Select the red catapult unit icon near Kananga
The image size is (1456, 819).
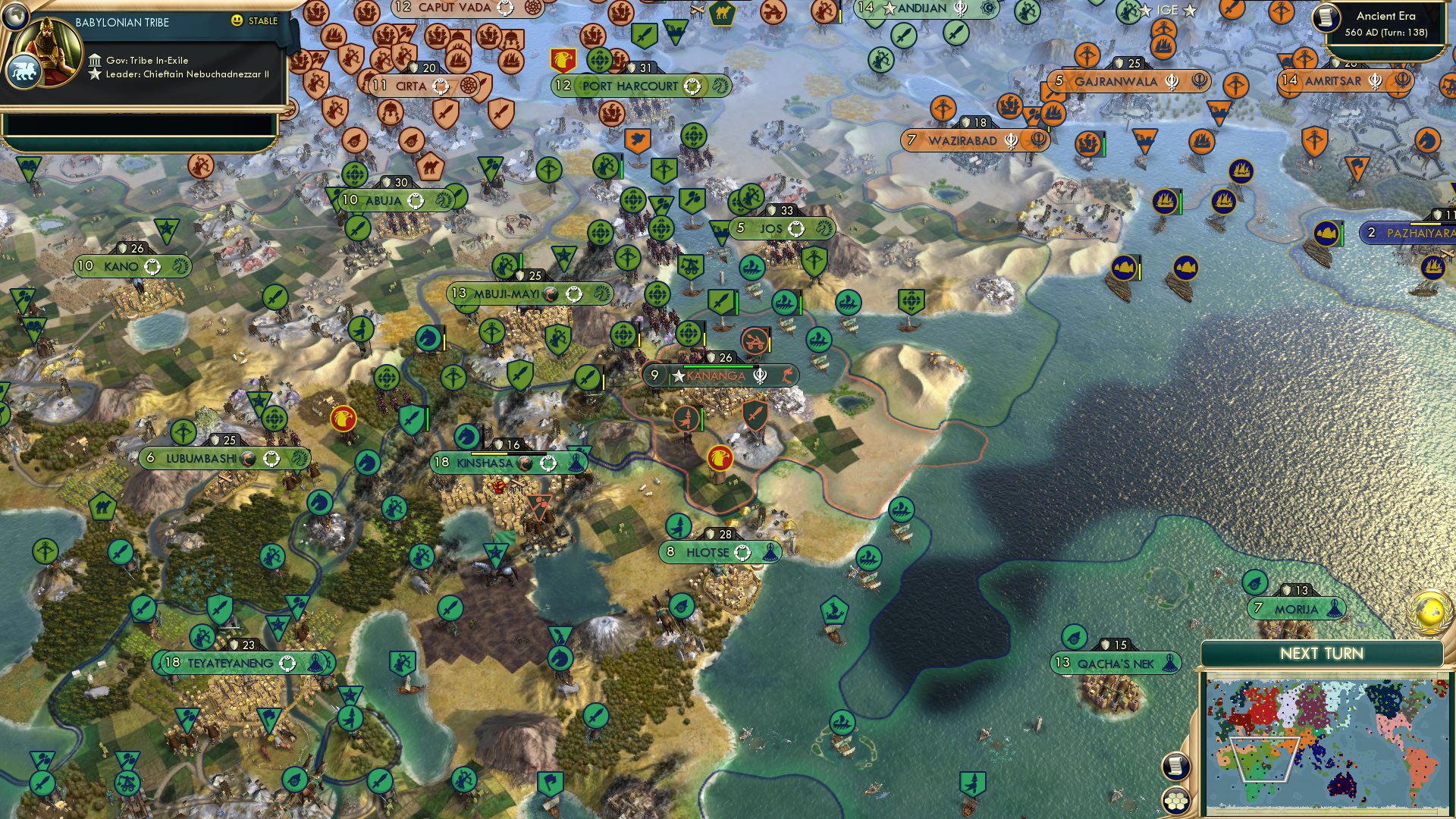[755, 340]
